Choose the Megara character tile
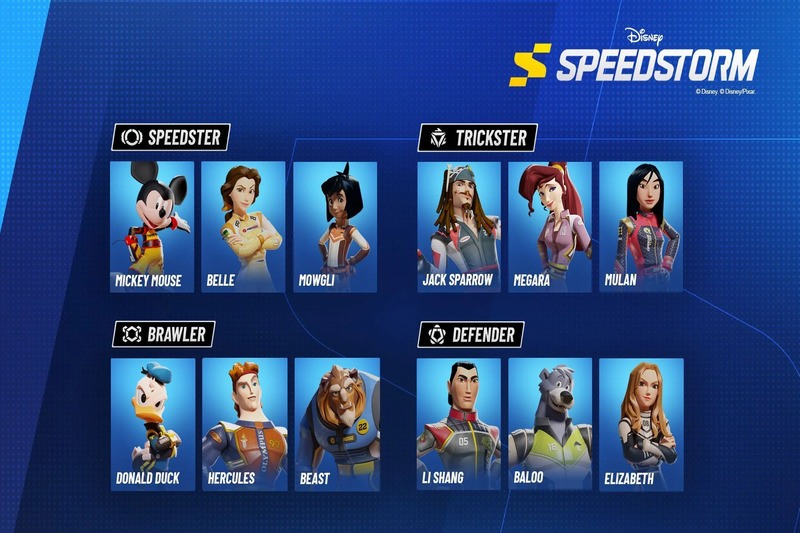Image resolution: width=800 pixels, height=533 pixels. pos(549,227)
